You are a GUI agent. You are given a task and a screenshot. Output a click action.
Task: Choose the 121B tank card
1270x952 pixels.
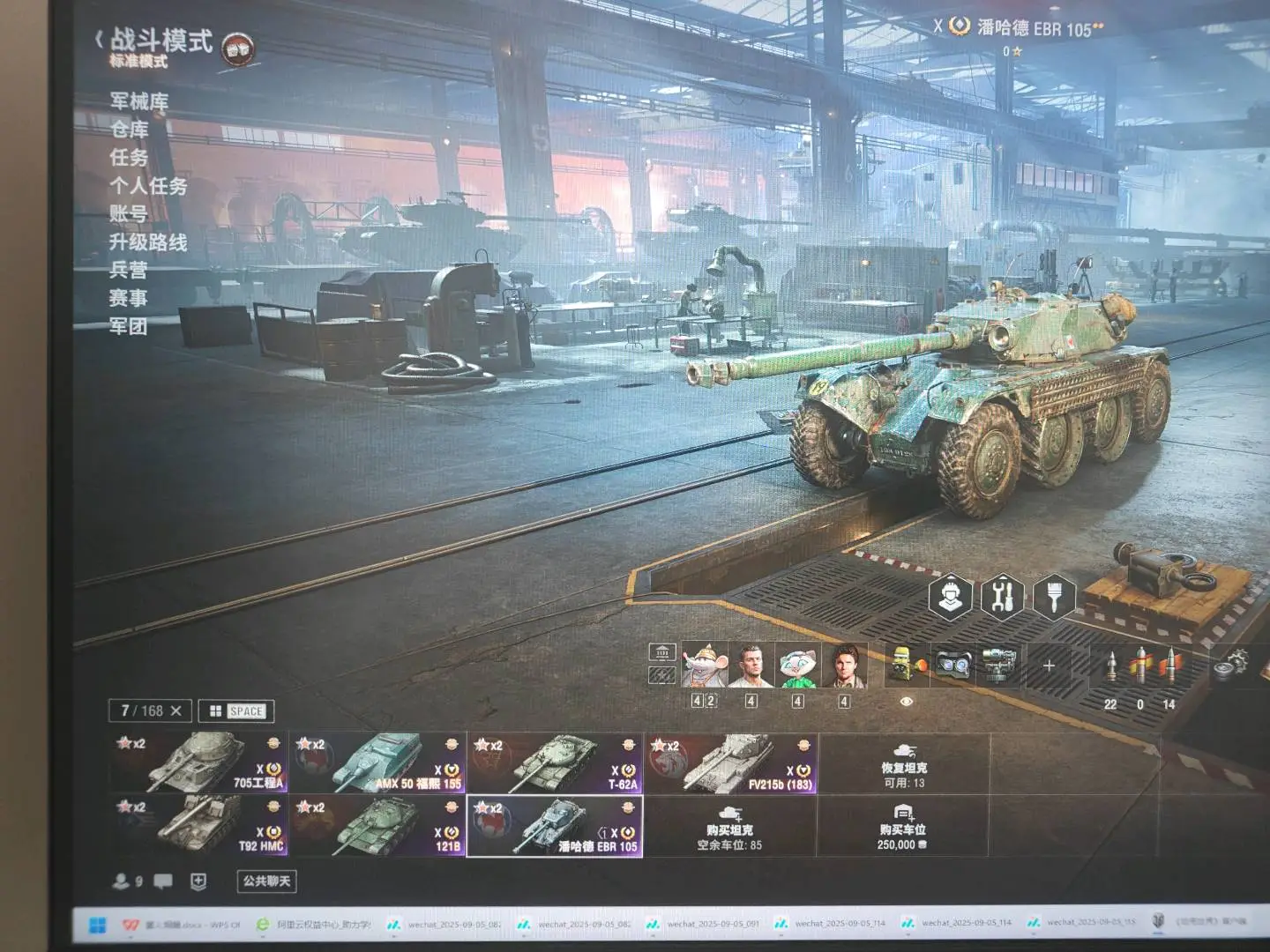coord(377,826)
